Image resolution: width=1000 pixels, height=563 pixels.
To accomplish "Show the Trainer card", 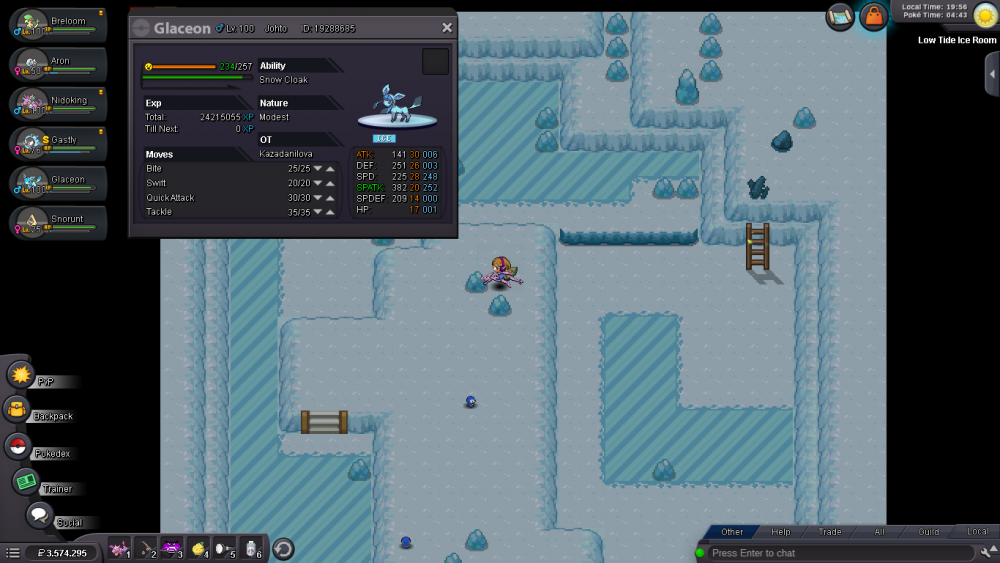I will coord(26,481).
